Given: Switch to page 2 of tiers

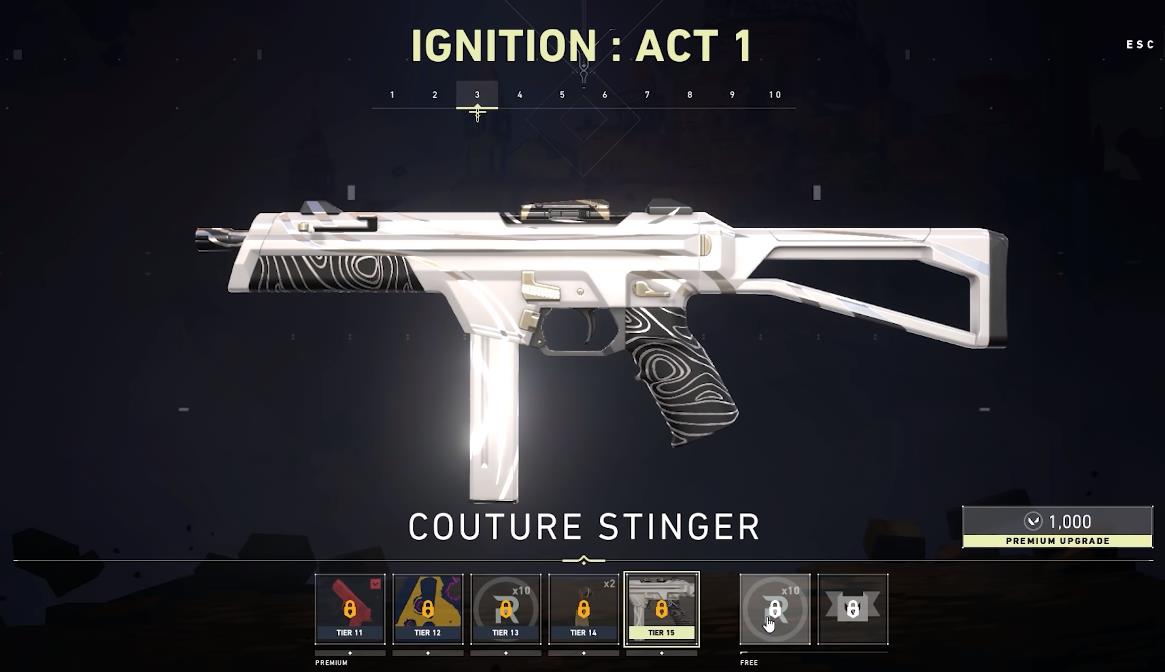Looking at the screenshot, I should [x=435, y=95].
